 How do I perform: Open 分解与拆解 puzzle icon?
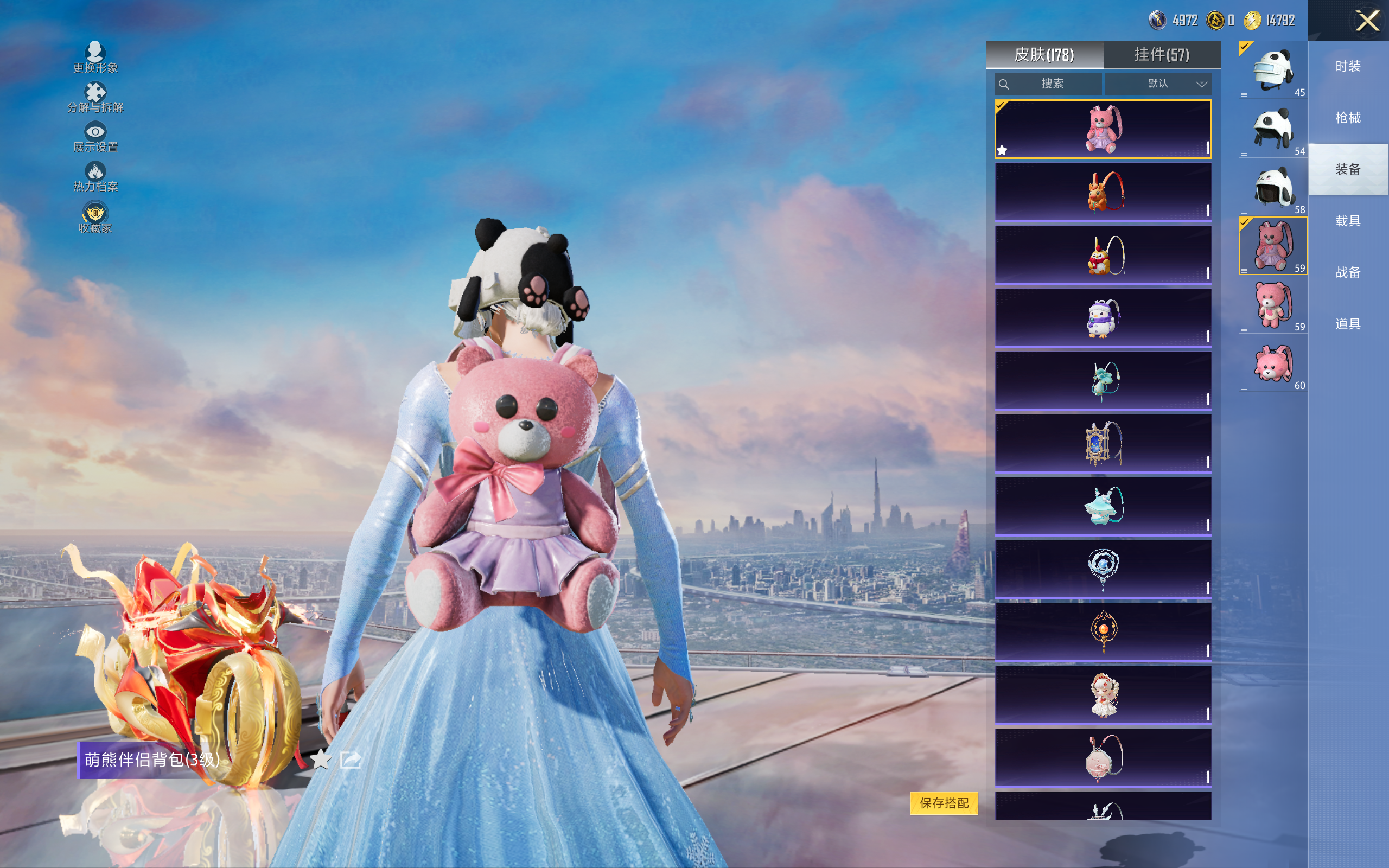point(95,97)
